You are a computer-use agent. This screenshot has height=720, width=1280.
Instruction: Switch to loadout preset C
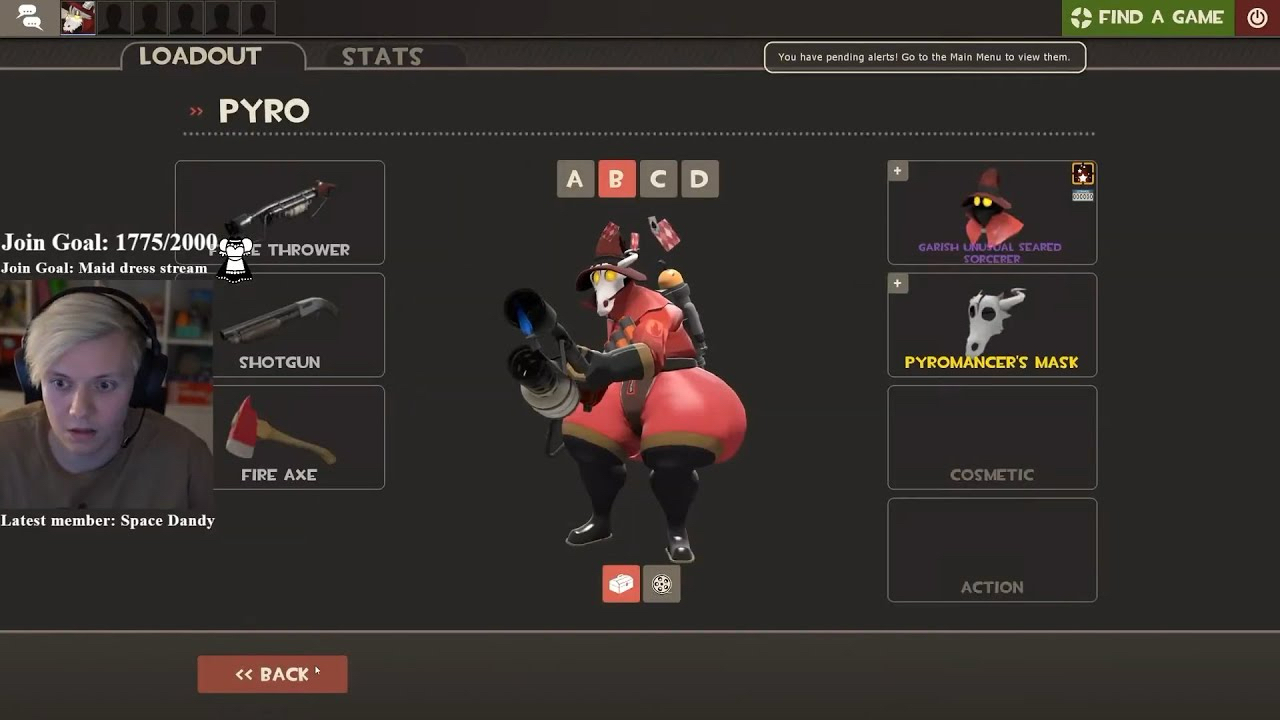pos(658,179)
